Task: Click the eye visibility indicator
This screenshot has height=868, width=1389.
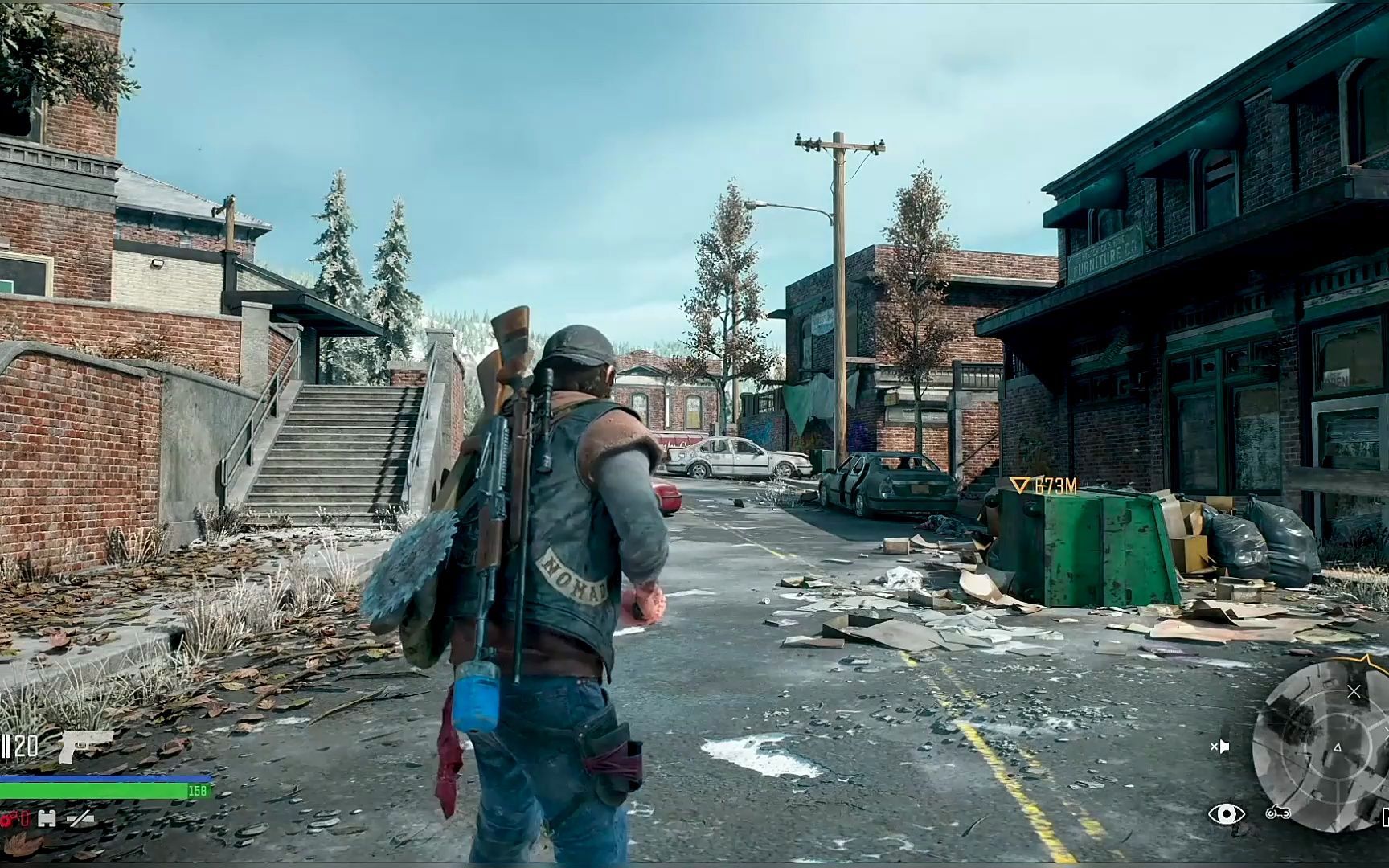Action: tap(1226, 814)
